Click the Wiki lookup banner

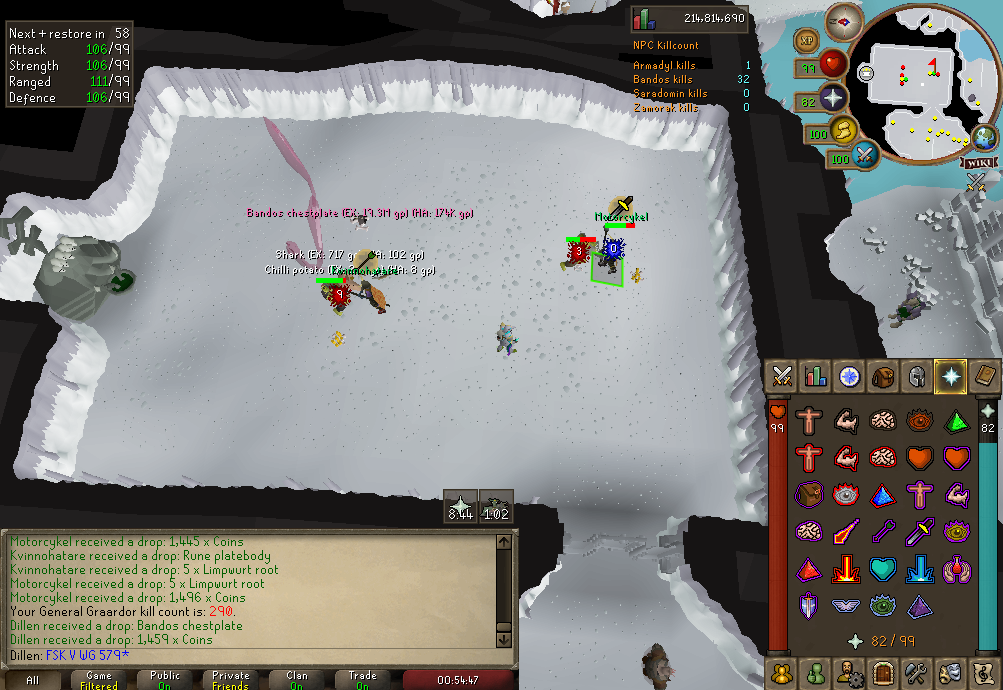pyautogui.click(x=979, y=163)
